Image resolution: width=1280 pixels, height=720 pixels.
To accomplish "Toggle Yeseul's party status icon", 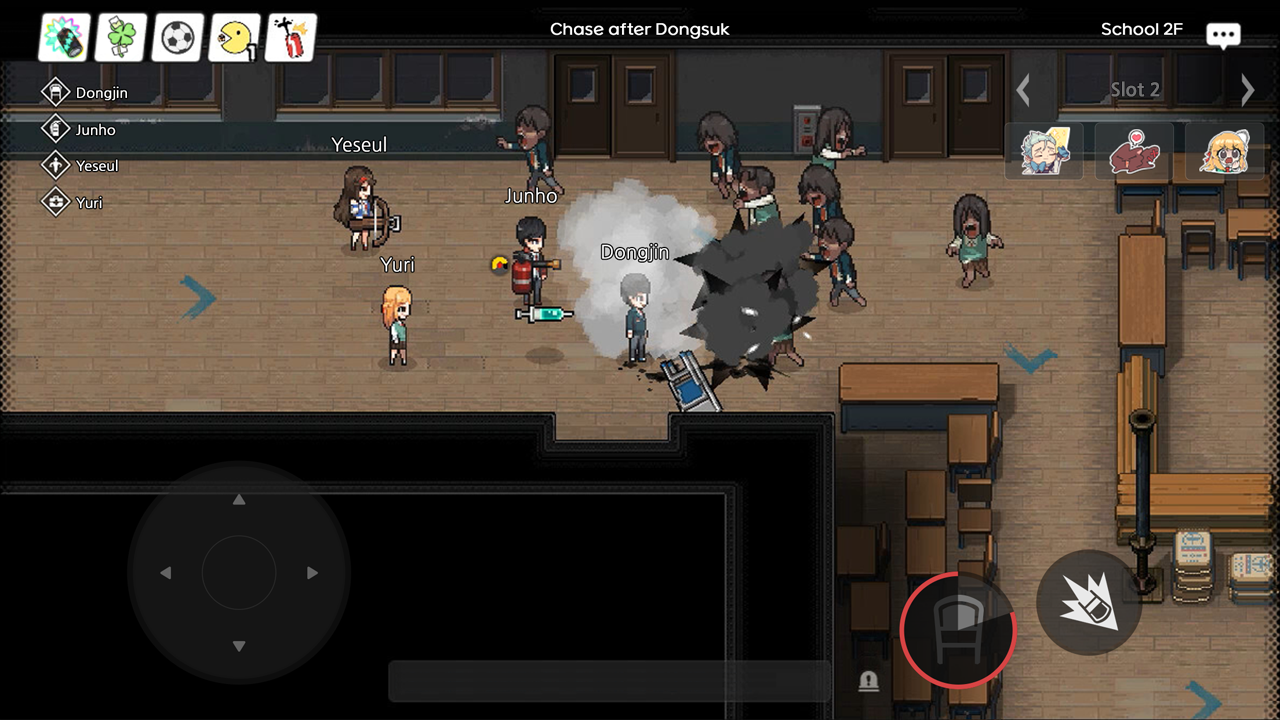I will click(x=57, y=166).
